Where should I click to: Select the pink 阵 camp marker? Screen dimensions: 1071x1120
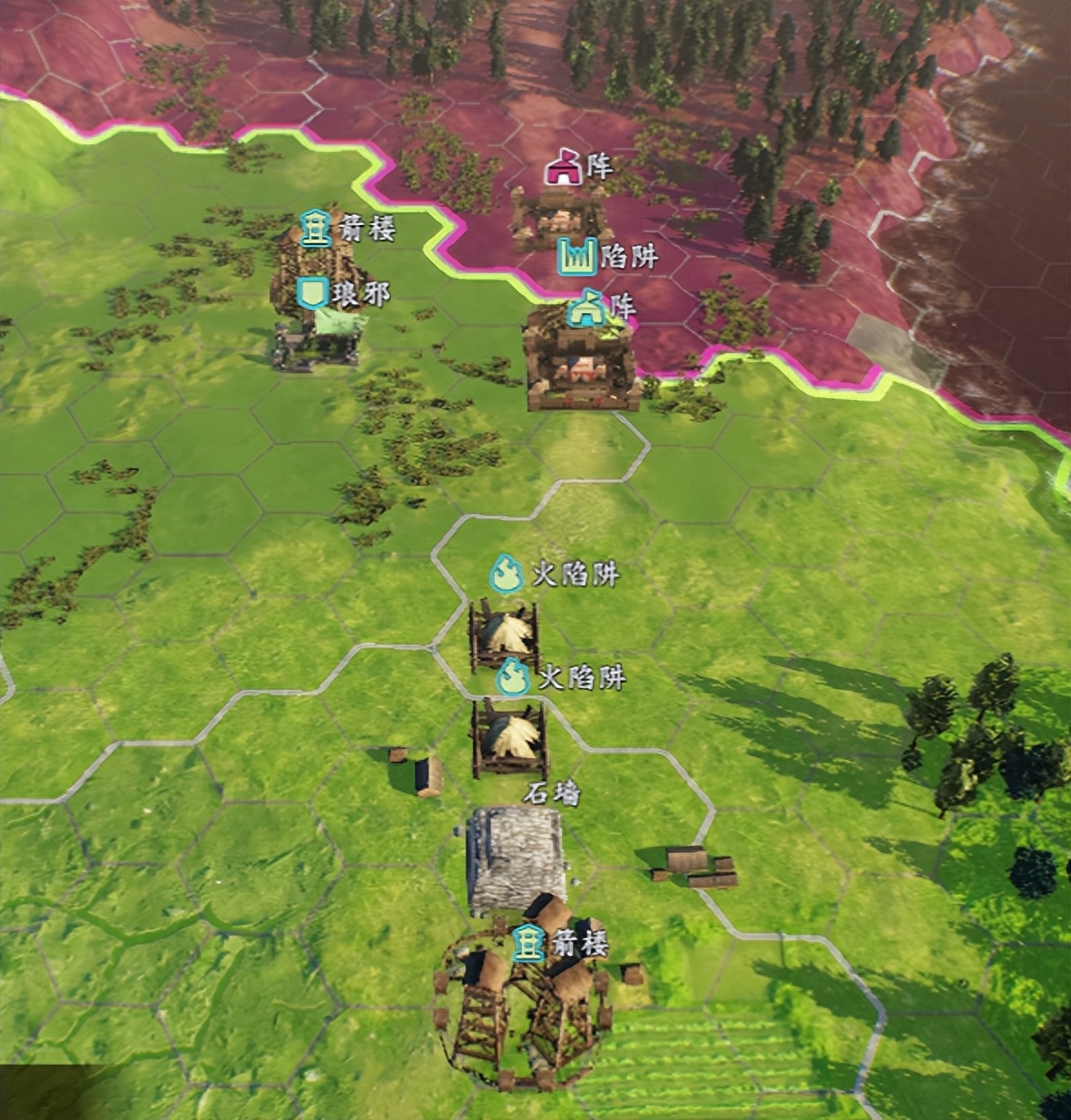(x=563, y=167)
